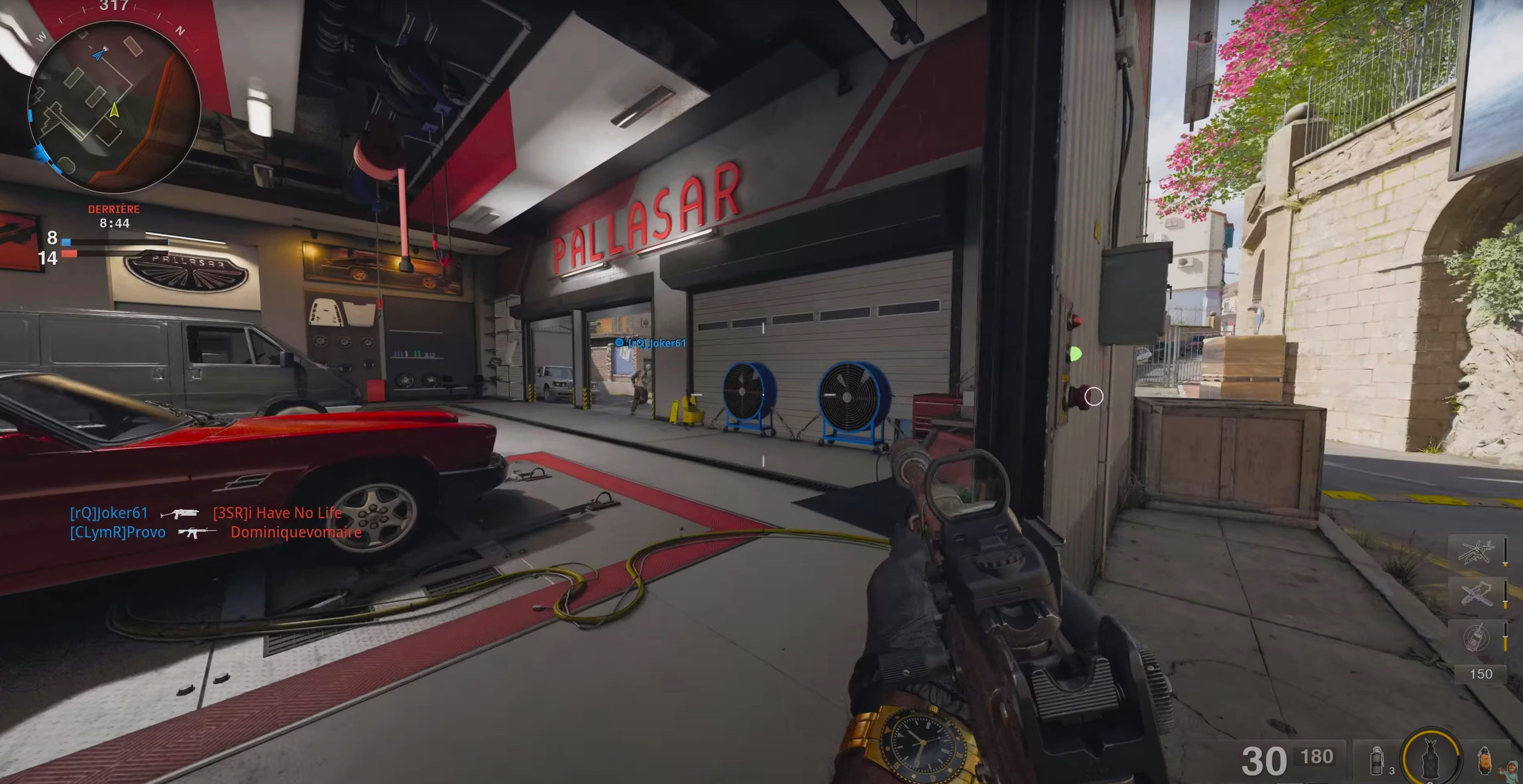The height and width of the screenshot is (784, 1523).
Task: Select the drone plane scorestreak icon
Action: click(x=1477, y=594)
